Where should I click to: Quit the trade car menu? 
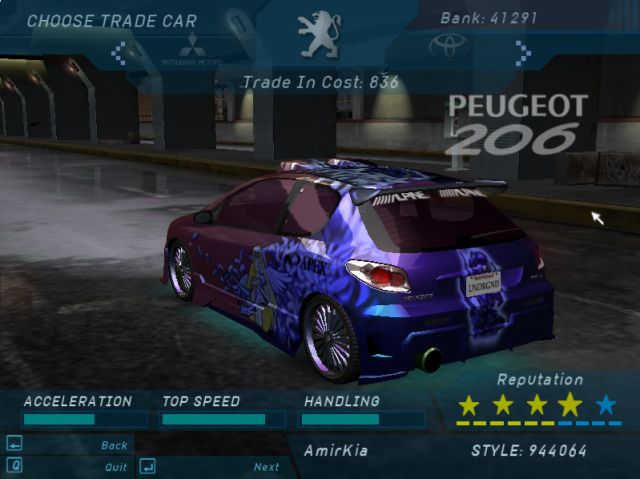(x=115, y=467)
